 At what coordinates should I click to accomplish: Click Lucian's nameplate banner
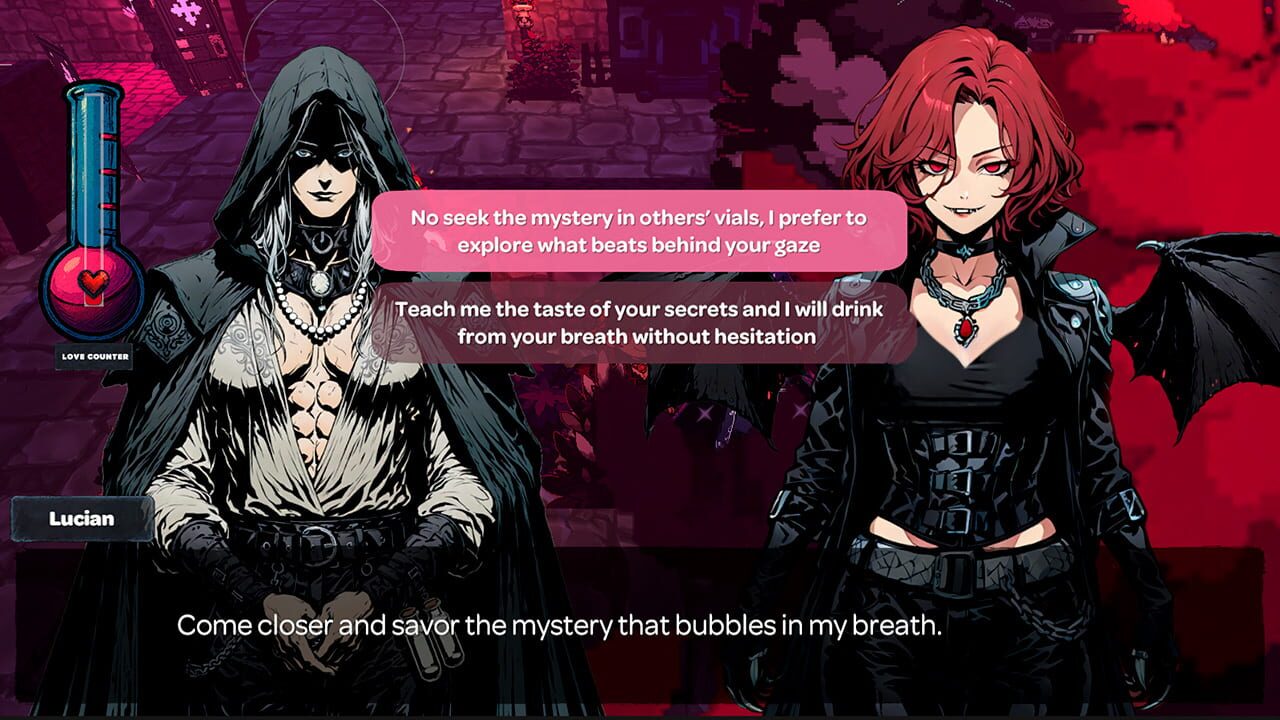(80, 518)
